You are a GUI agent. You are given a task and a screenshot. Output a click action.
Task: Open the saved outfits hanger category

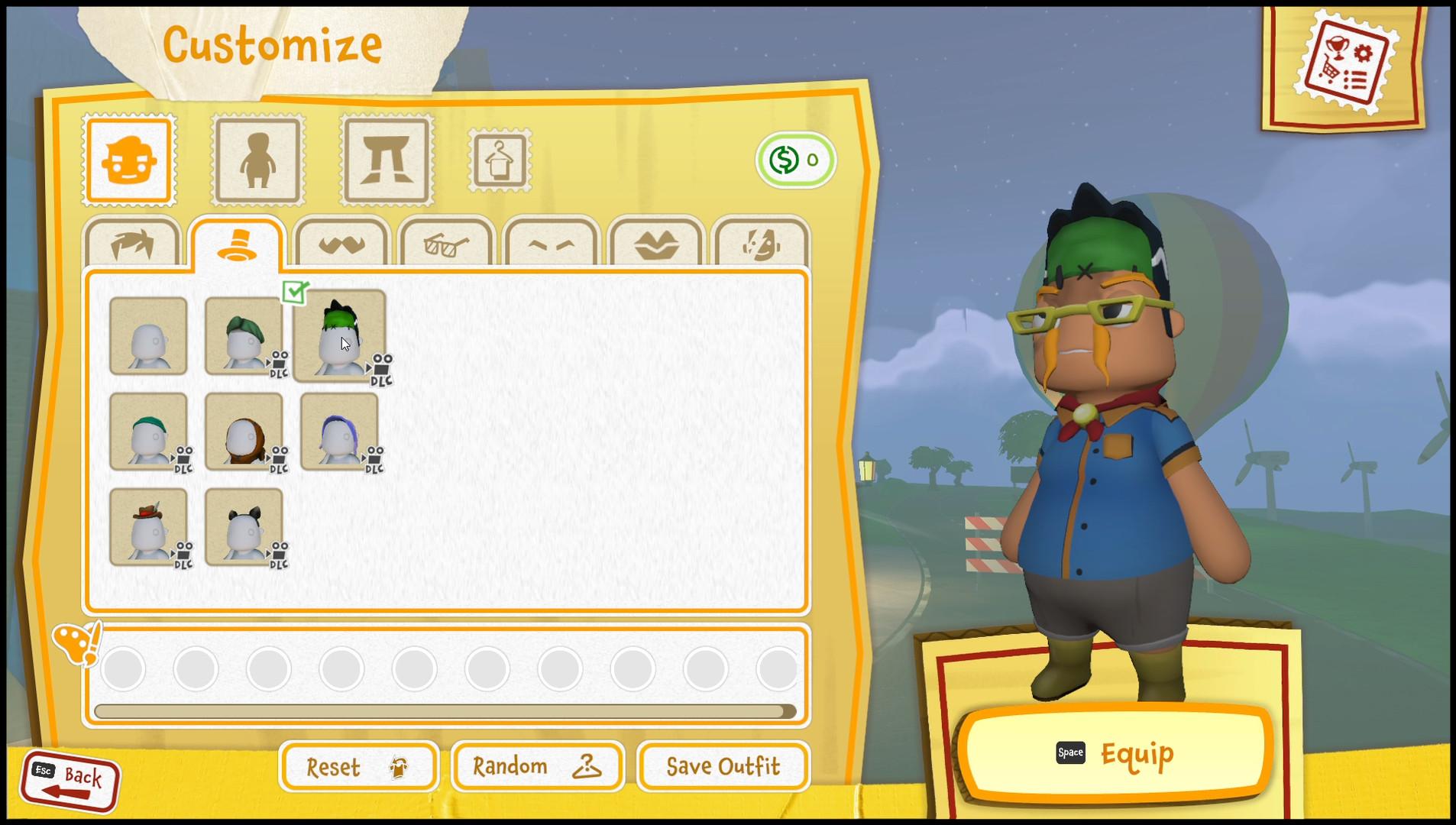pyautogui.click(x=498, y=160)
